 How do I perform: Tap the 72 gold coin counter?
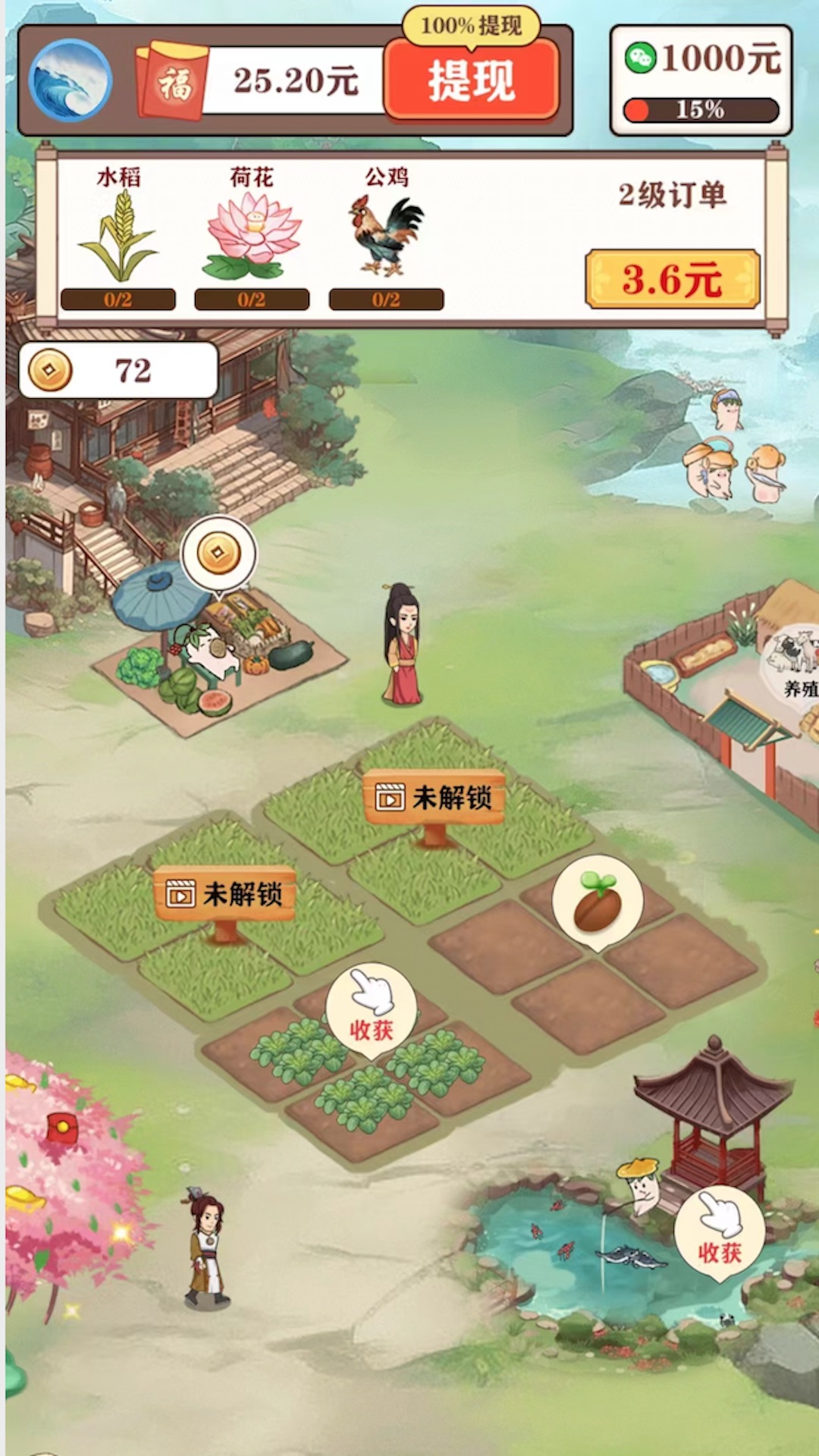(x=118, y=371)
